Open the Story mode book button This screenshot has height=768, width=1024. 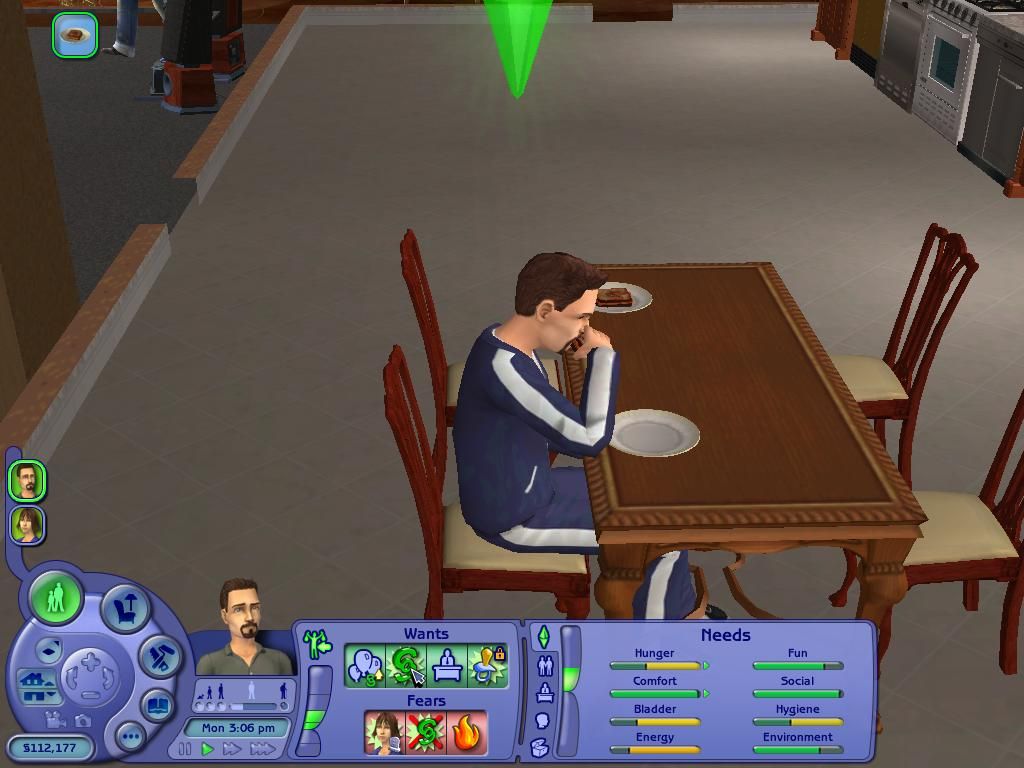tap(156, 705)
